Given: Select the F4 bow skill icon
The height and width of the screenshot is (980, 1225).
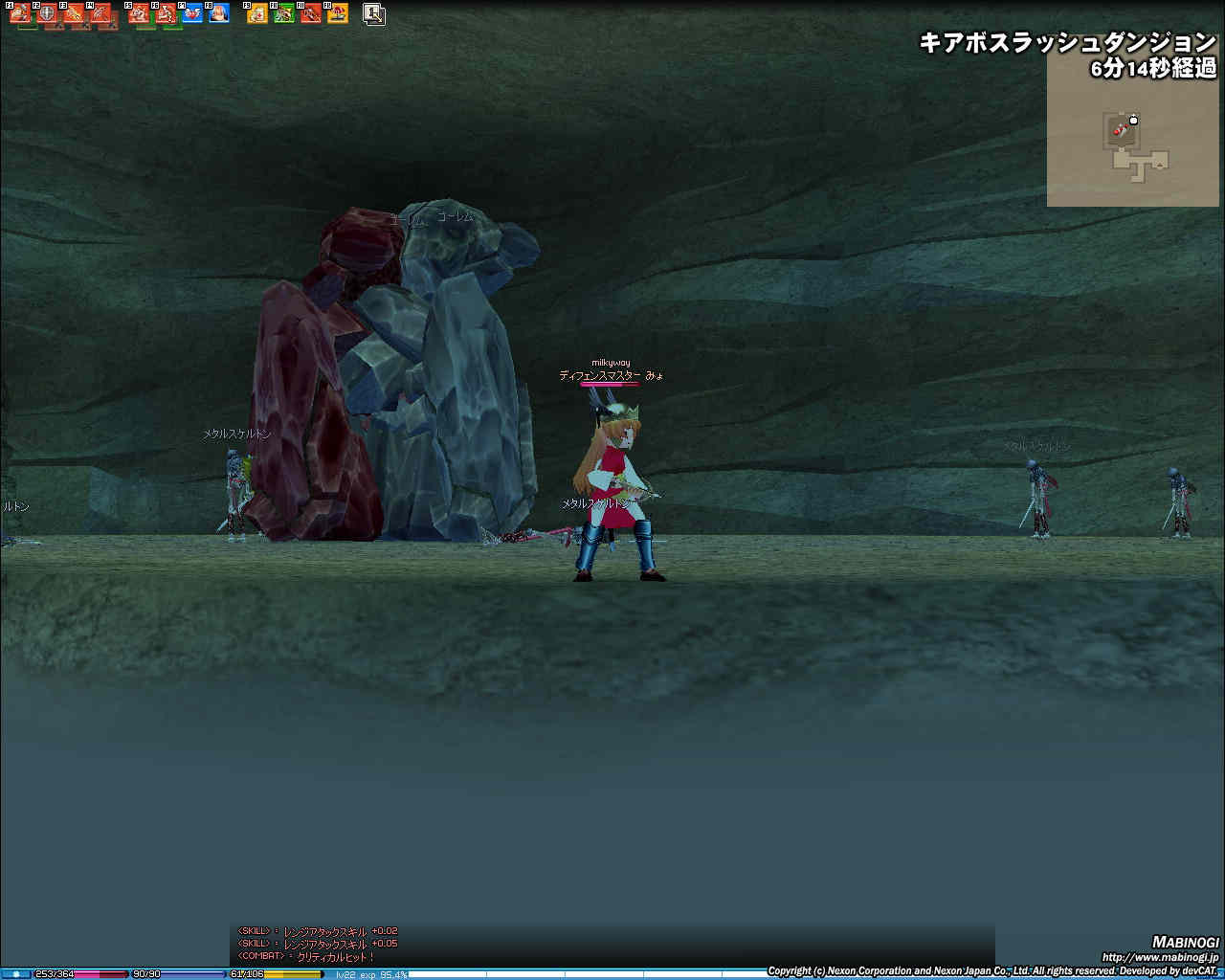Looking at the screenshot, I should click(x=101, y=13).
